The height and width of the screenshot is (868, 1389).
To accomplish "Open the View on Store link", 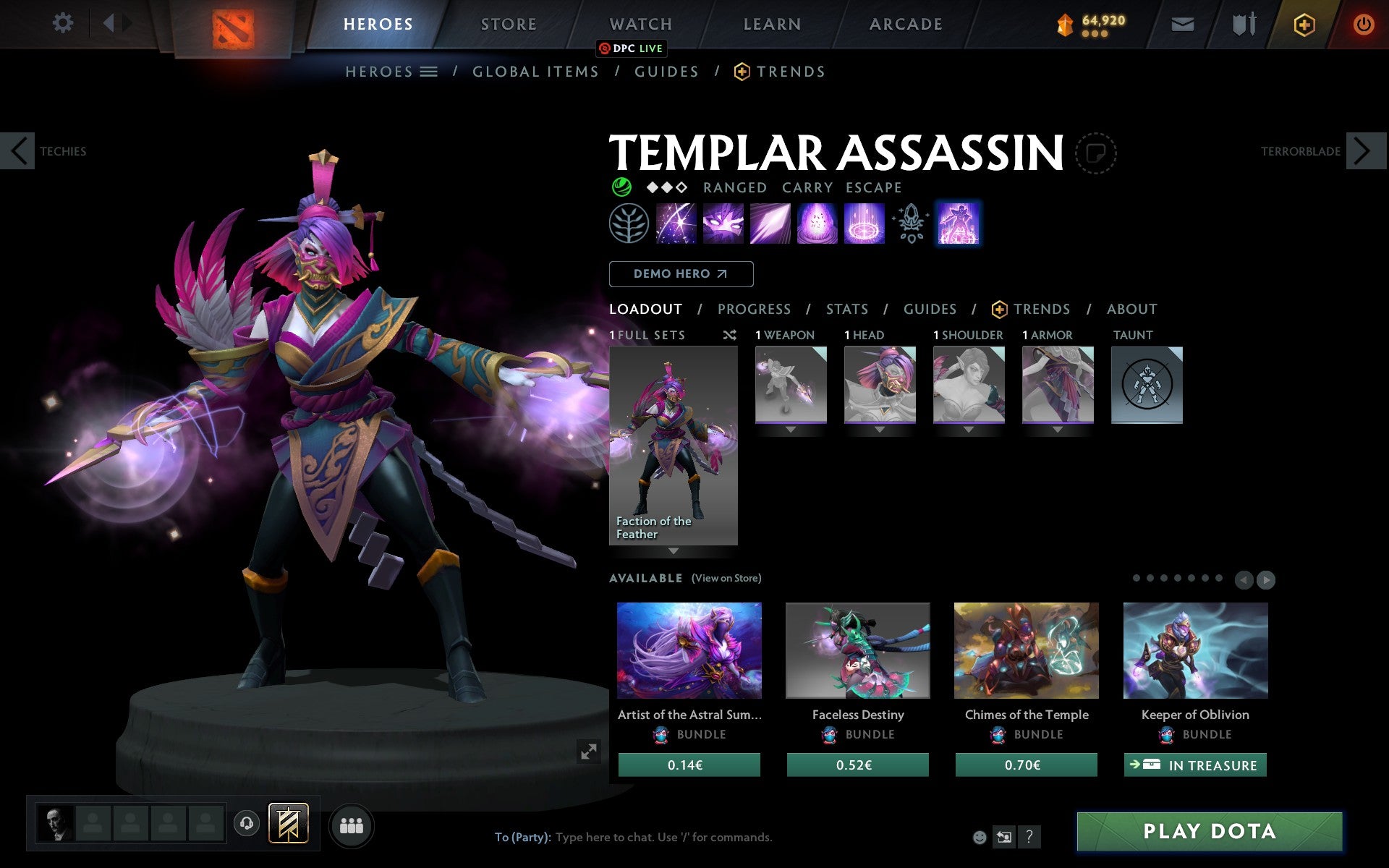I will [x=726, y=578].
